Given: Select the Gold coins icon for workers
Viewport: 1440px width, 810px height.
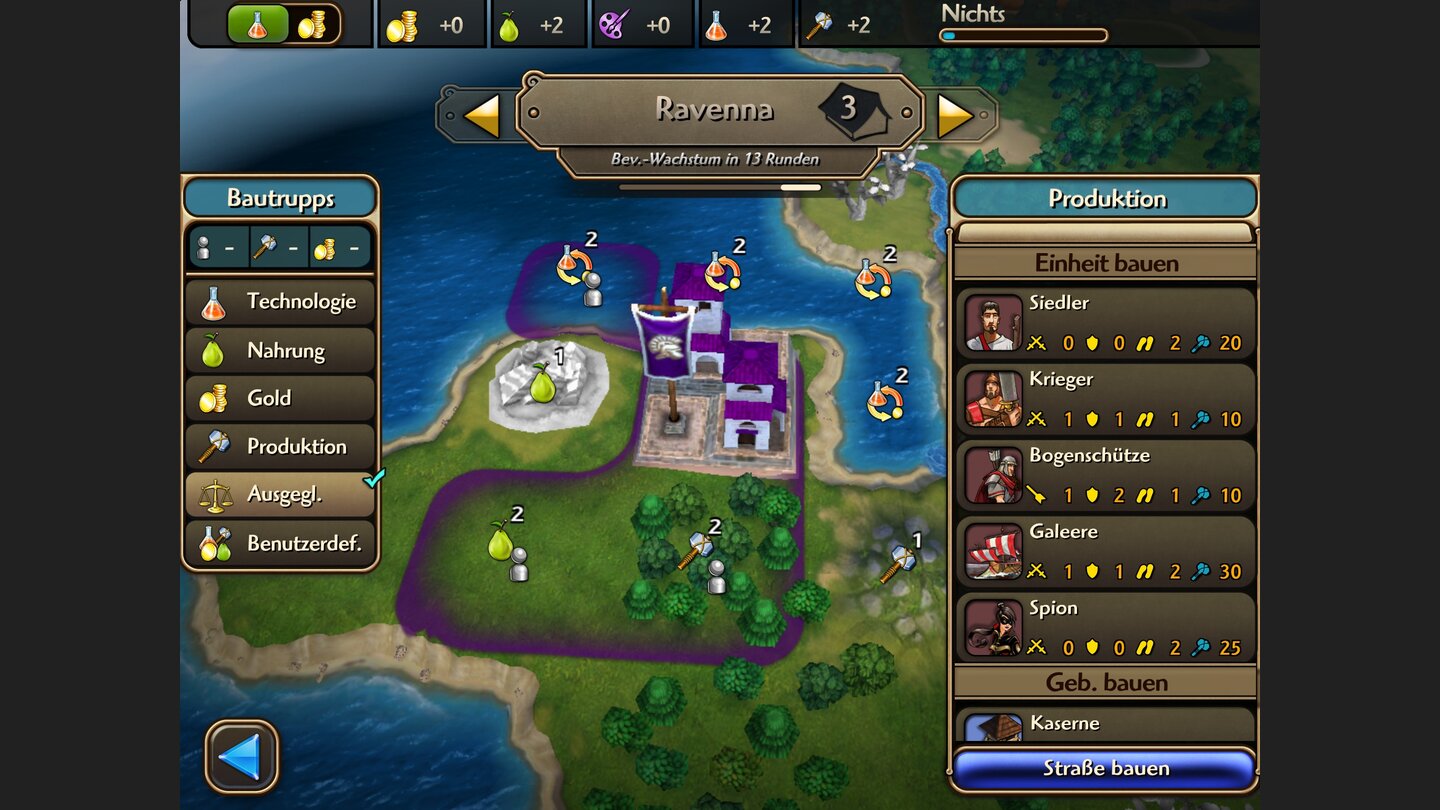Looking at the screenshot, I should [x=215, y=398].
